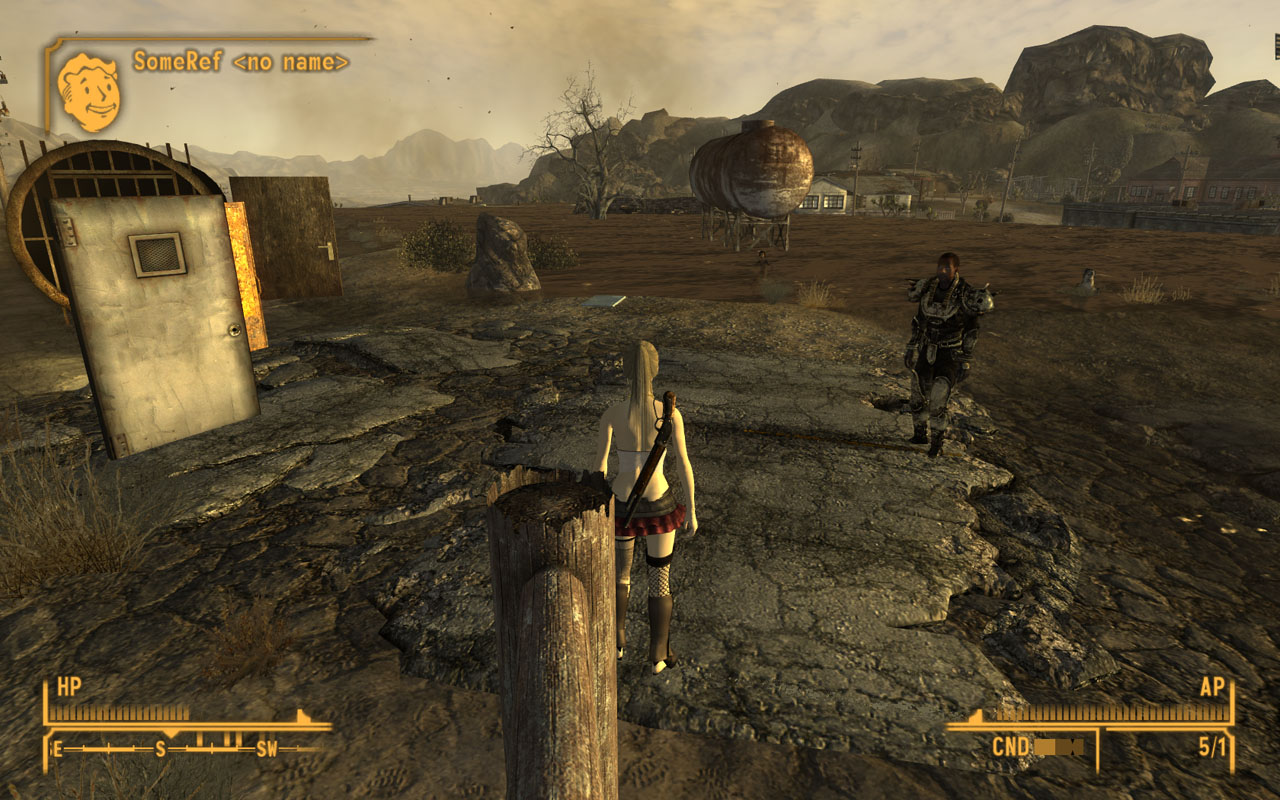Image resolution: width=1280 pixels, height=800 pixels.
Task: Click the S marker on the compass
Action: (x=160, y=747)
